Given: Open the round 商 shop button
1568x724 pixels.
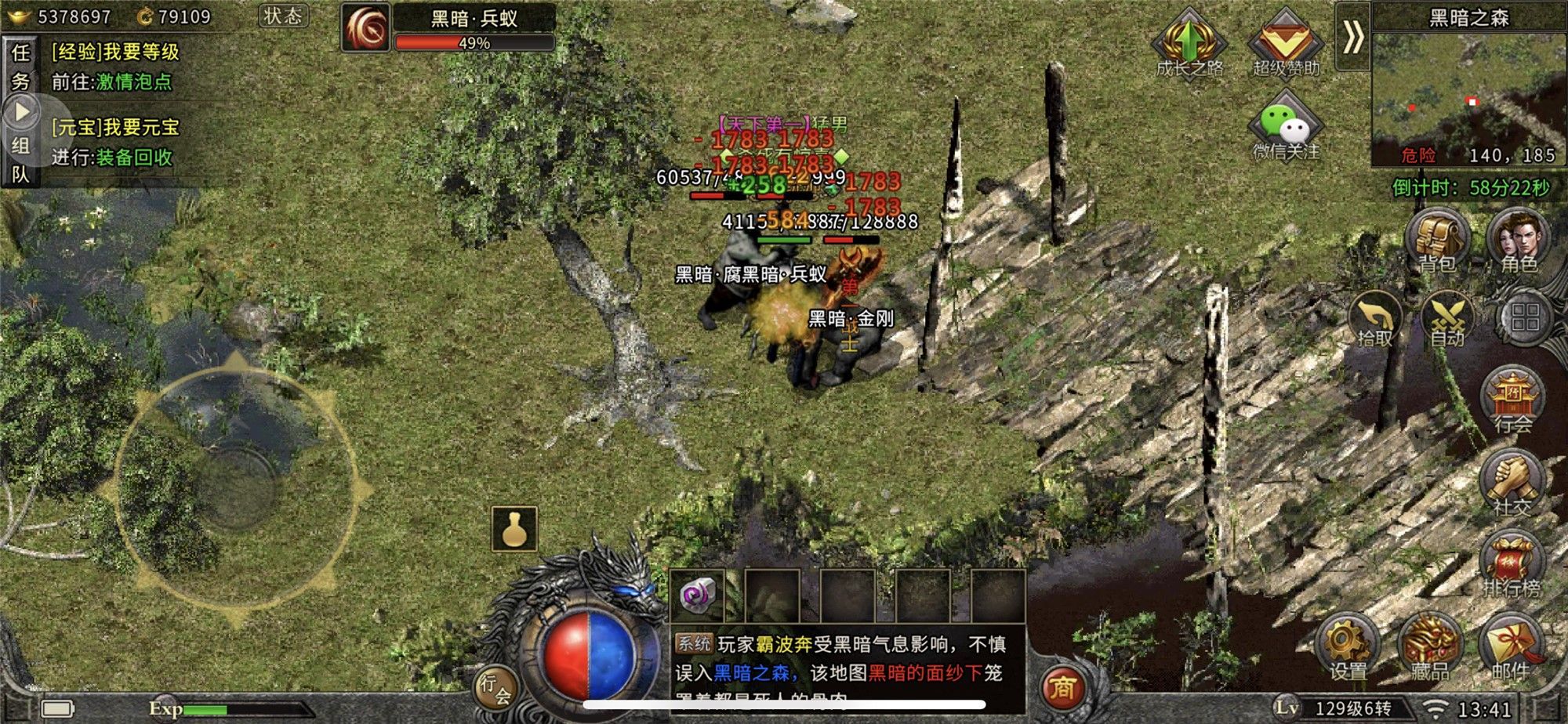Looking at the screenshot, I should [x=1062, y=687].
